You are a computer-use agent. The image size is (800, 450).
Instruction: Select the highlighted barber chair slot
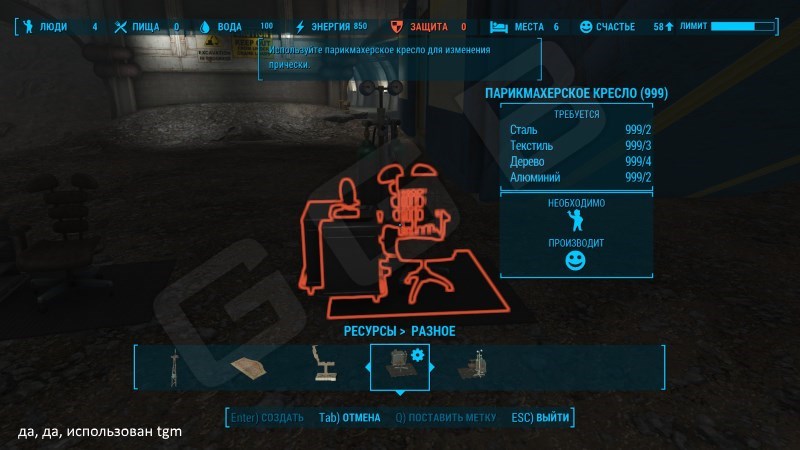pyautogui.click(x=399, y=367)
